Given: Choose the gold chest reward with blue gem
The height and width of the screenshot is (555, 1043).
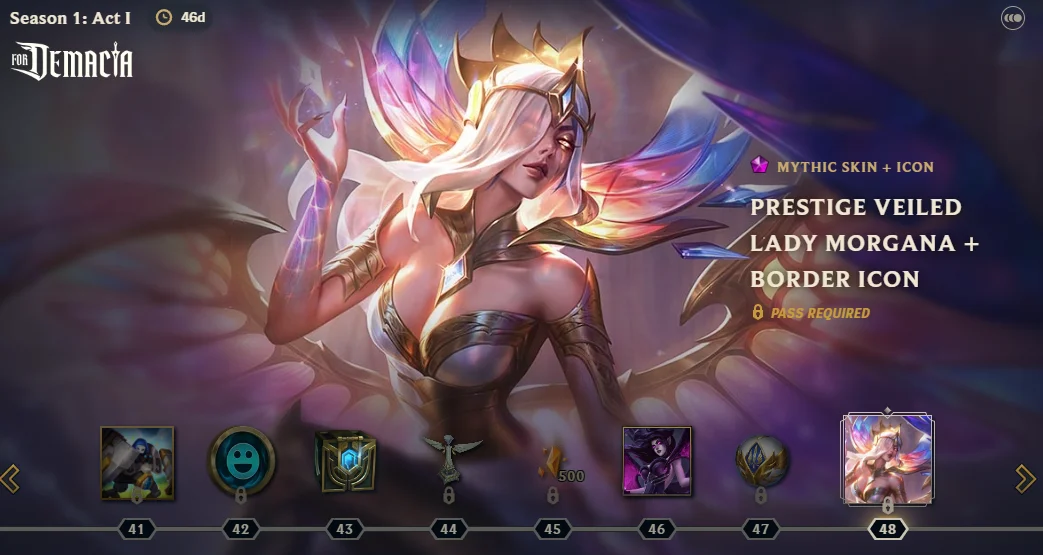Looking at the screenshot, I should pos(345,462).
